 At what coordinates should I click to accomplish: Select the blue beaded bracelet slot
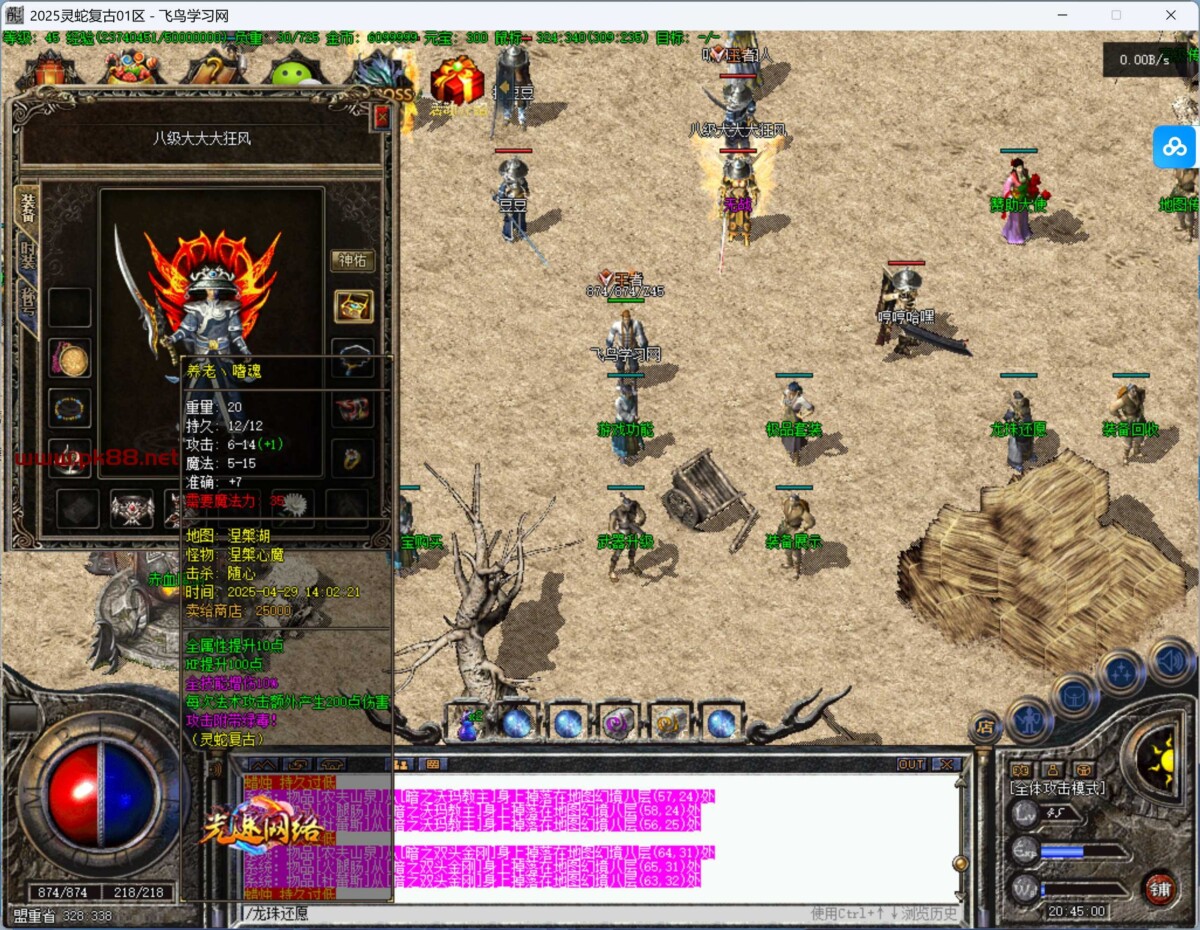tap(70, 408)
